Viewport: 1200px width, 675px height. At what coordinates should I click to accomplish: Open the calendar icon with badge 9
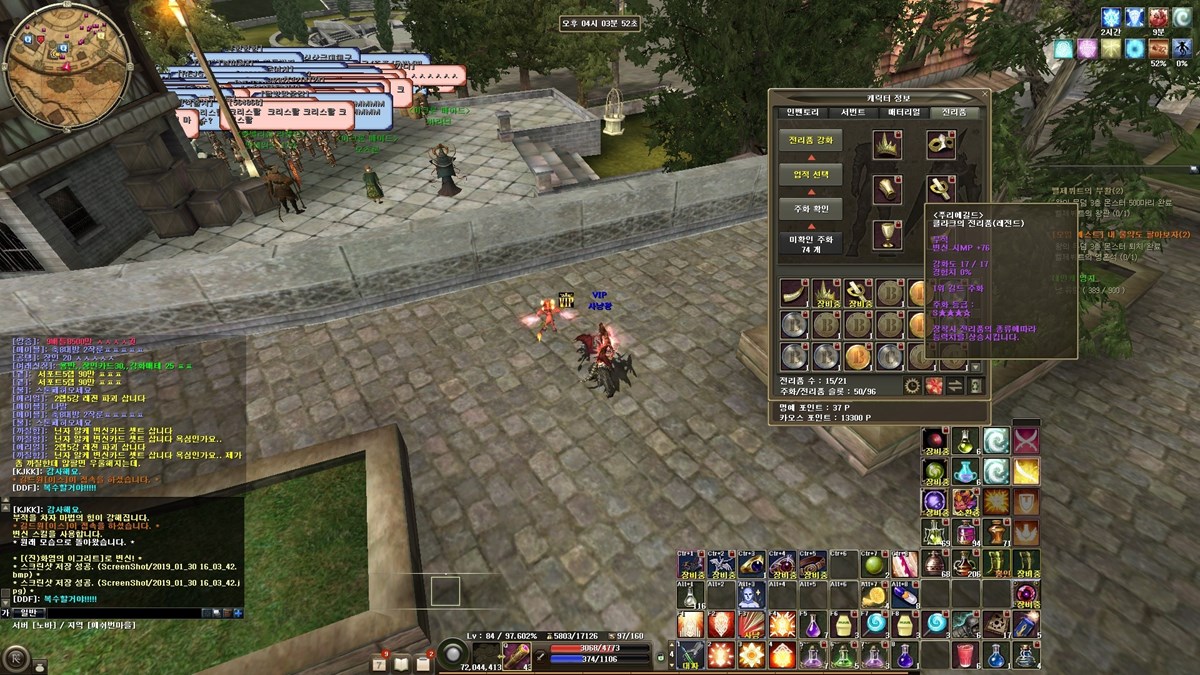click(380, 664)
